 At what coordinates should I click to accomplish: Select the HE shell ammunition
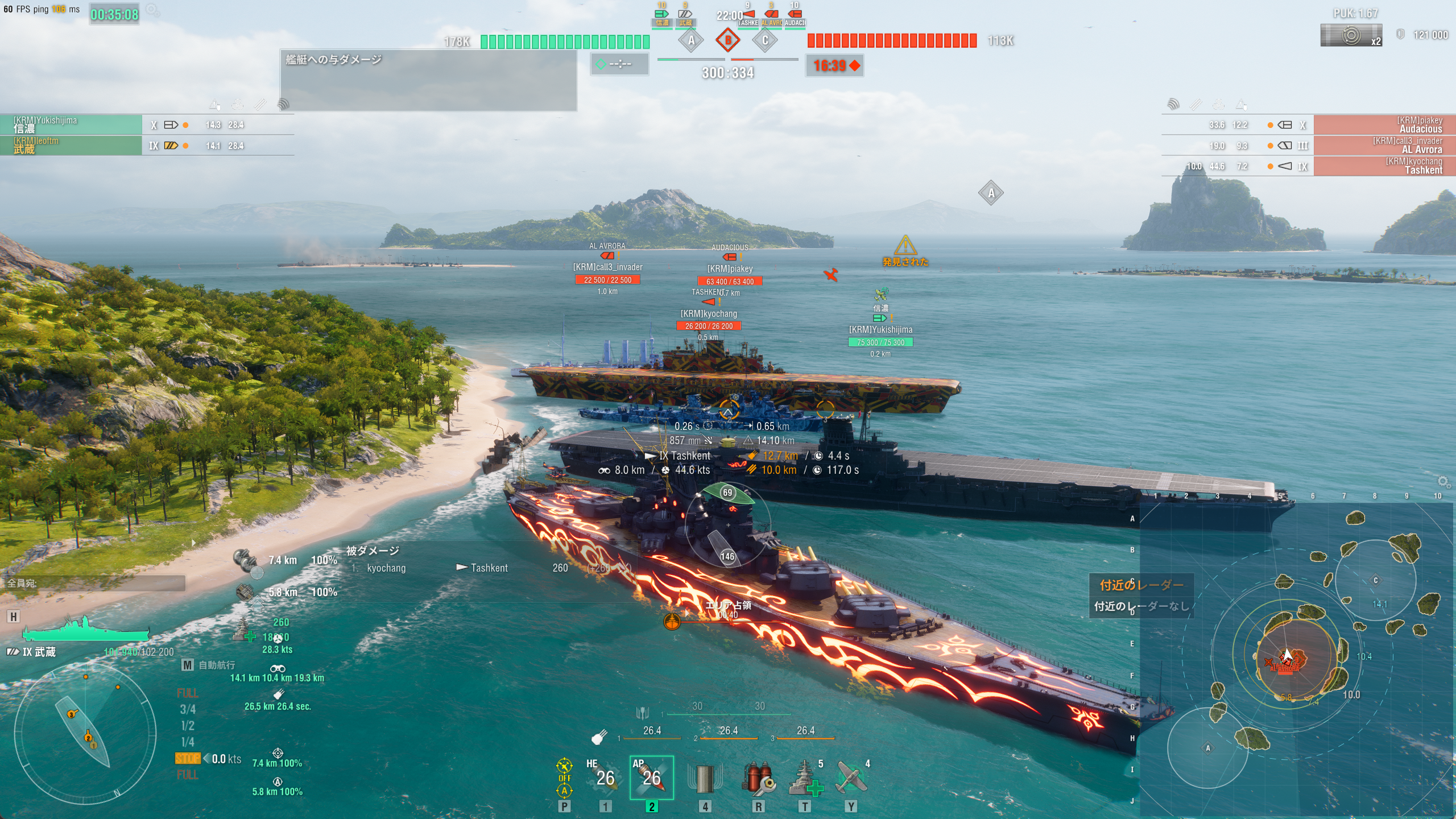[604, 777]
